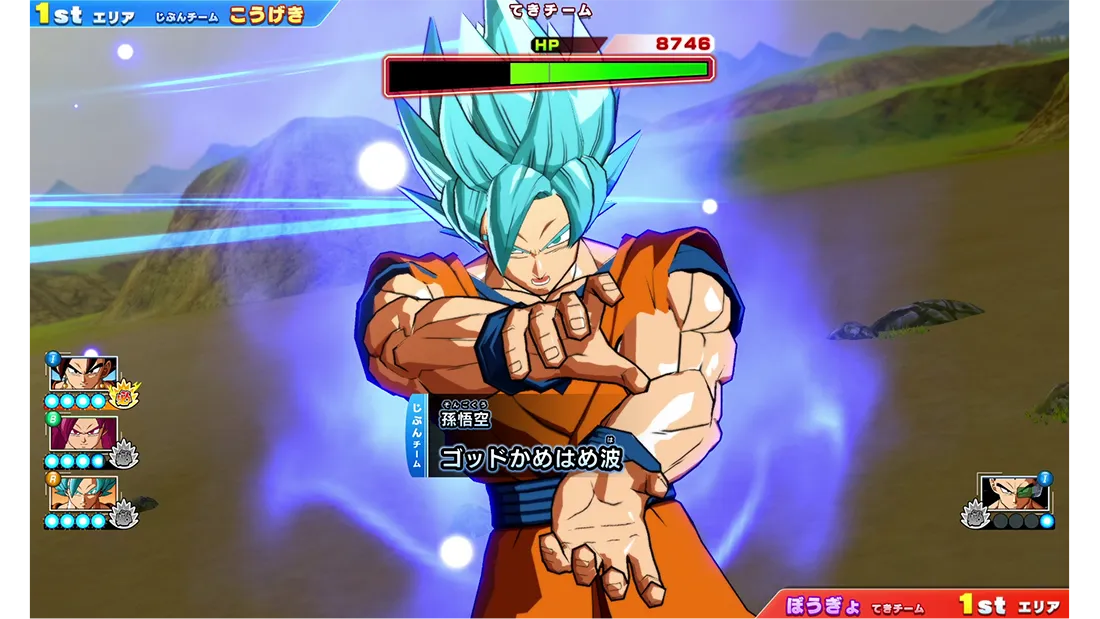Click the gray burst icon beside enemy portrait
The image size is (1100, 619).
(973, 514)
